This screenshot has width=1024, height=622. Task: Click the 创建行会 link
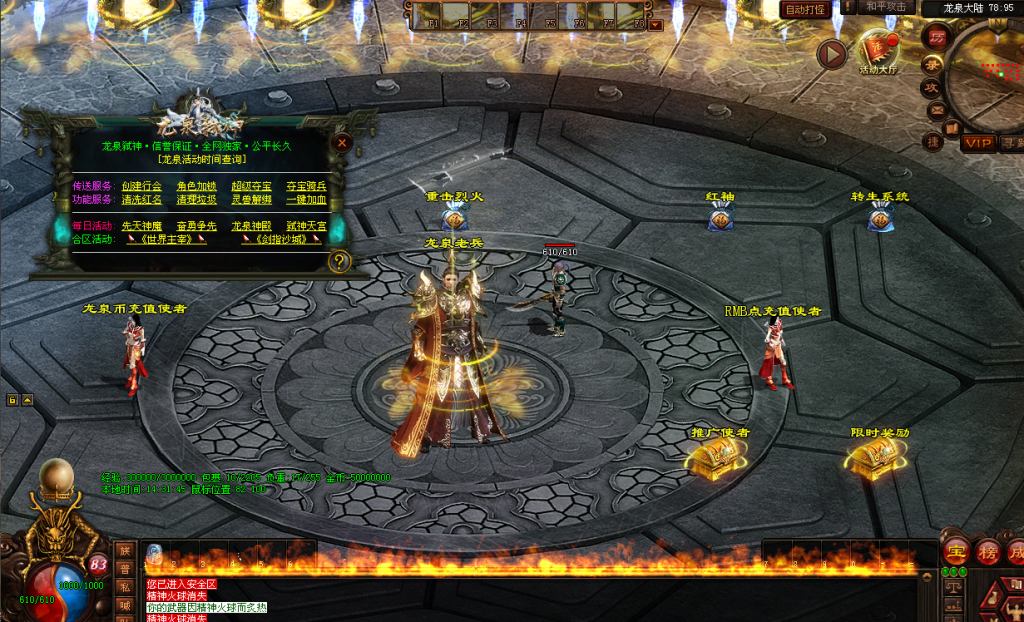point(141,186)
